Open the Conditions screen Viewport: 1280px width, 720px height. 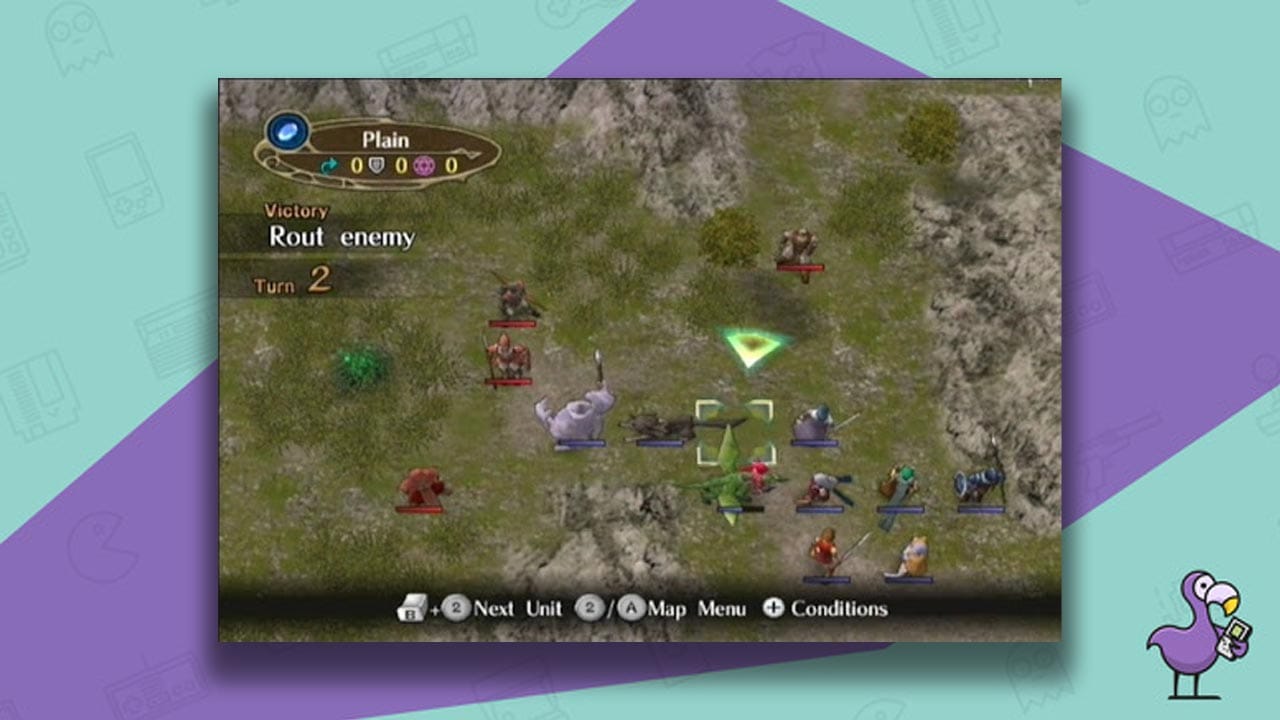pyautogui.click(x=840, y=608)
